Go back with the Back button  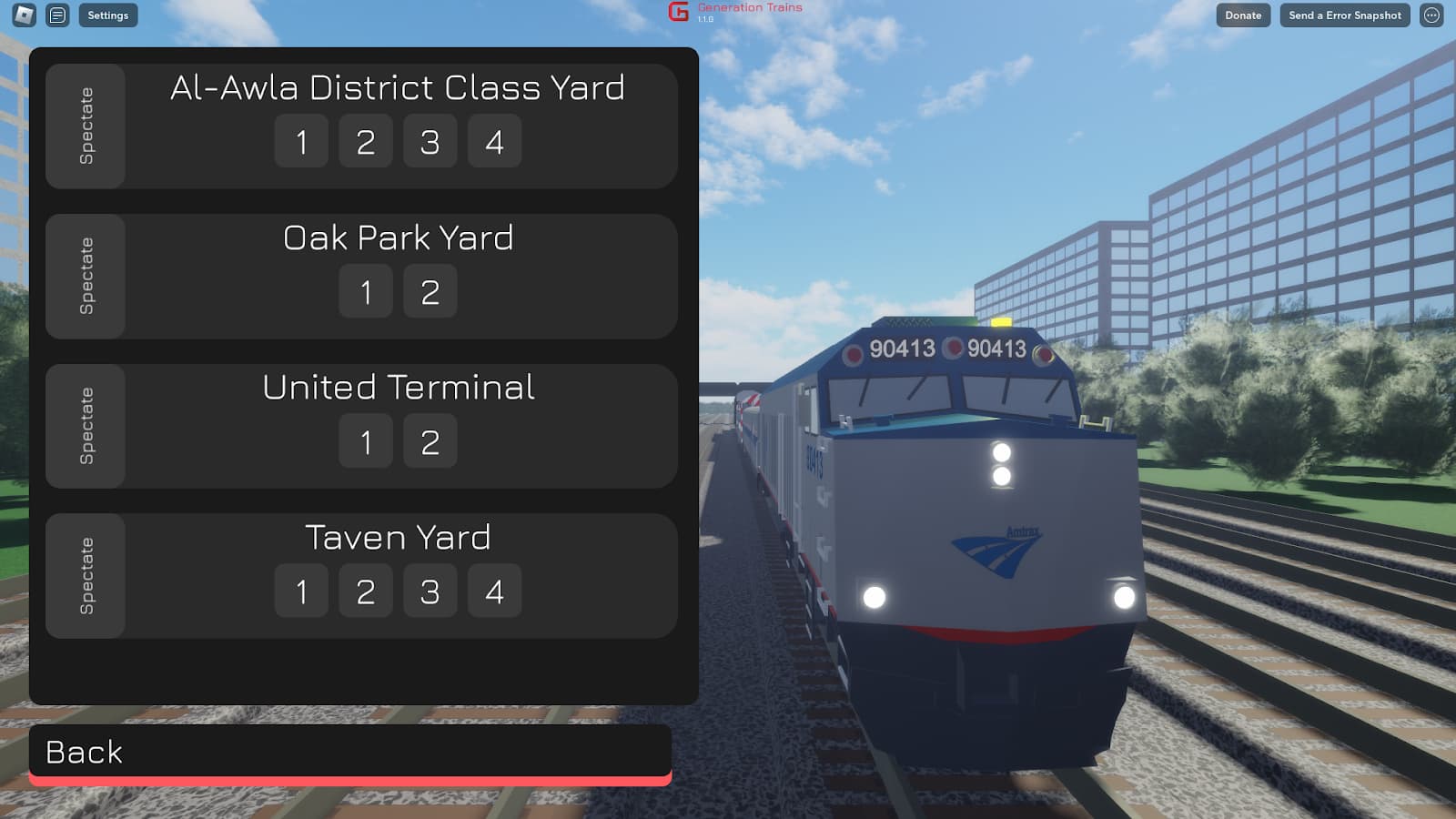tap(350, 753)
